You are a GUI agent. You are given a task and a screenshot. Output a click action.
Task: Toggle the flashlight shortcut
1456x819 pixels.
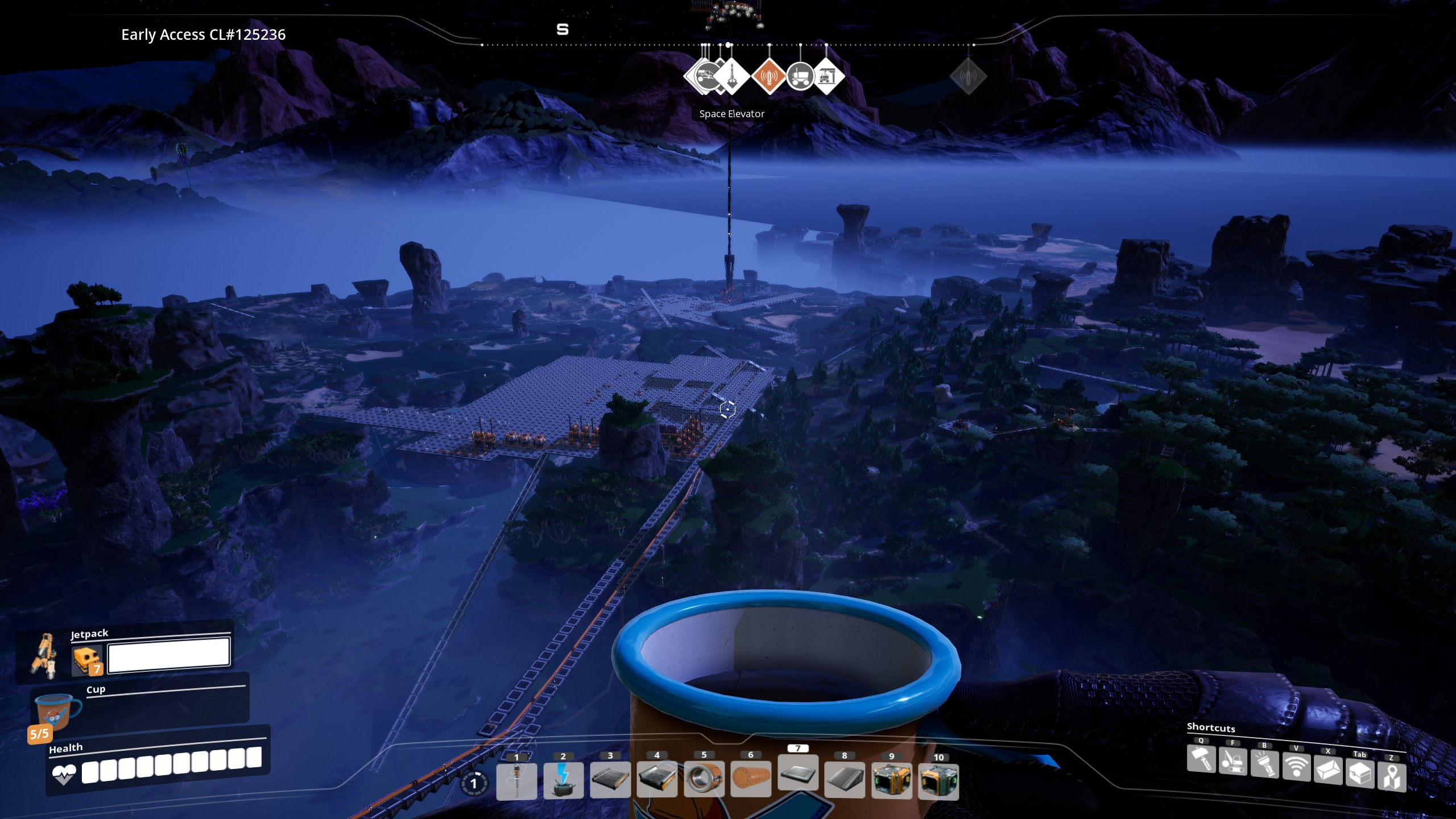coord(1265,764)
